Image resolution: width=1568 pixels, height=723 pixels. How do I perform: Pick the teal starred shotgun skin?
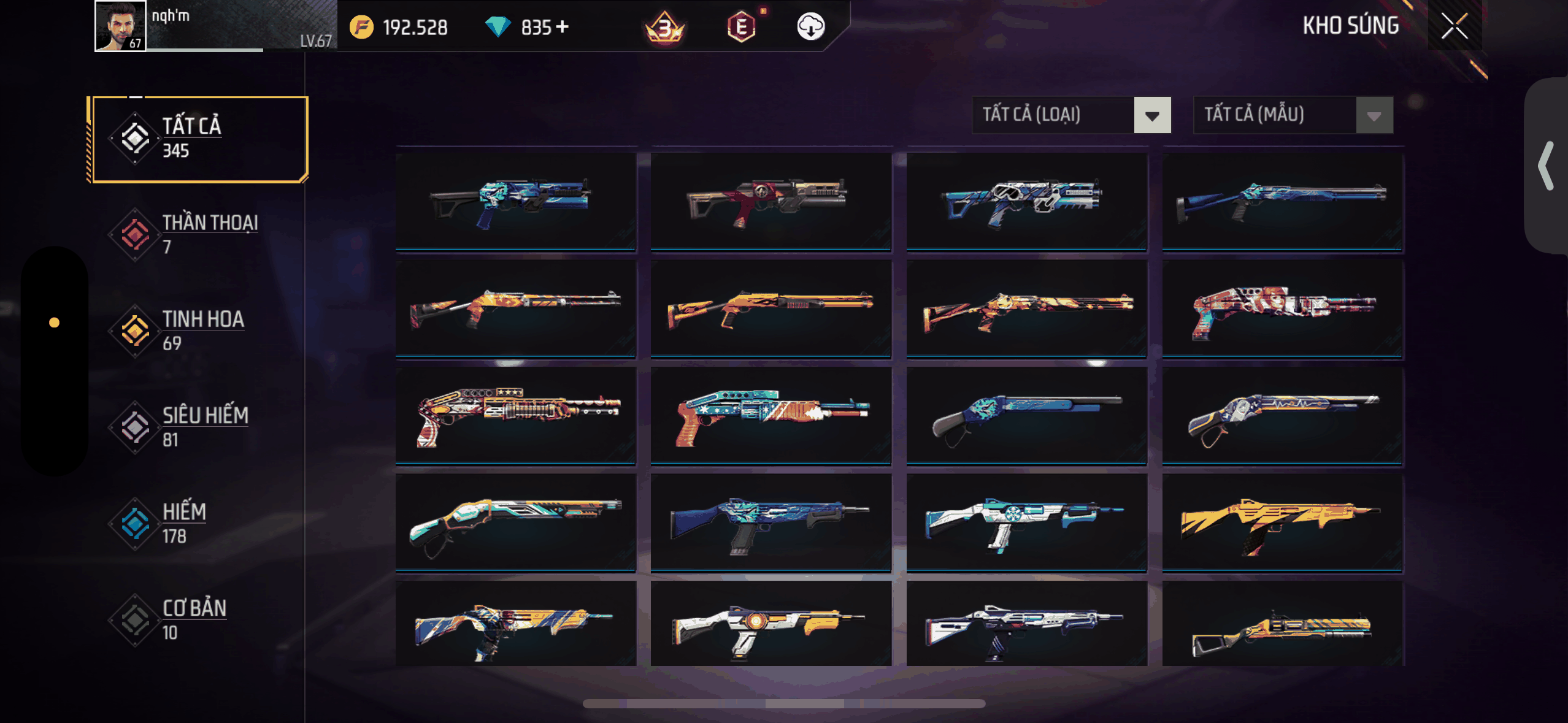(x=771, y=415)
